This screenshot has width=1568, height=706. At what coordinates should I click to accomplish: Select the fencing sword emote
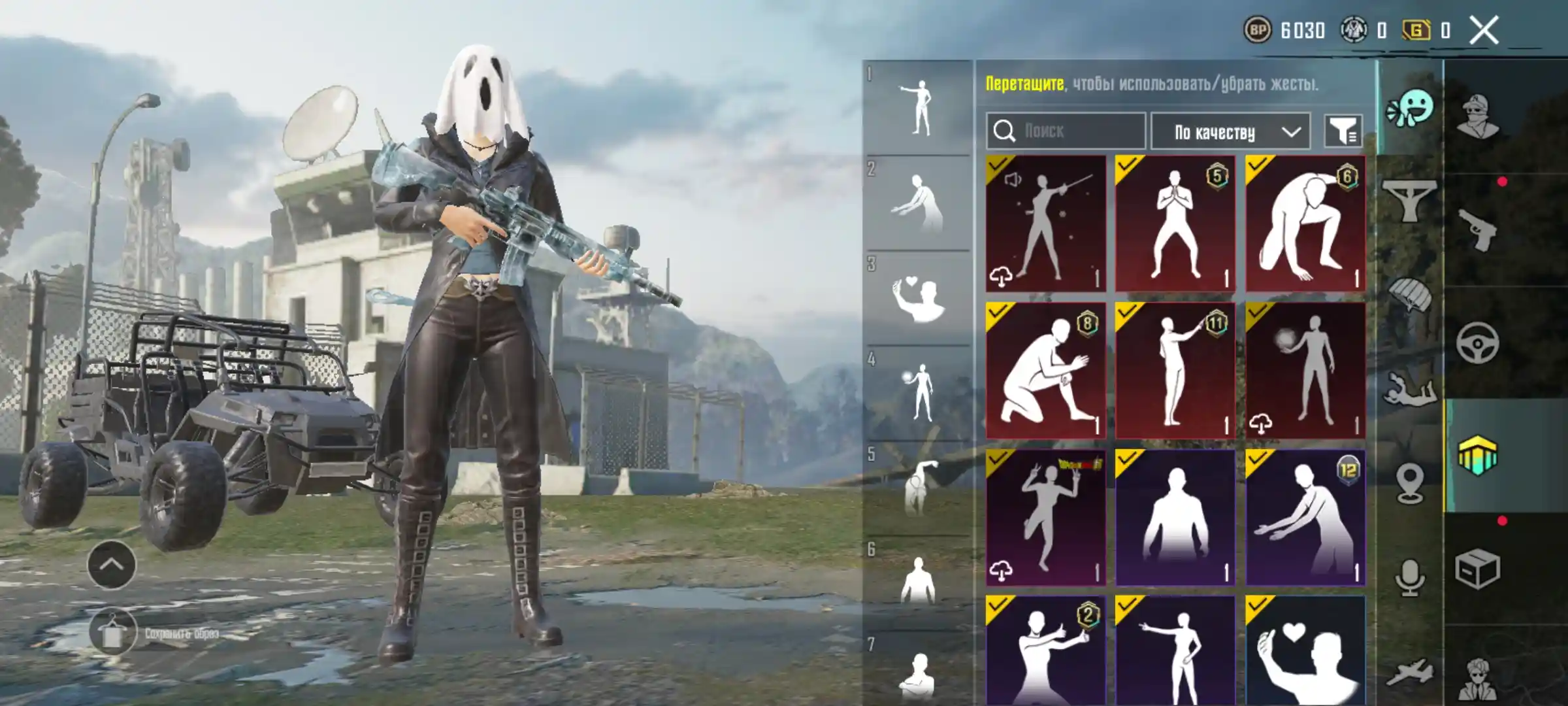point(1045,224)
